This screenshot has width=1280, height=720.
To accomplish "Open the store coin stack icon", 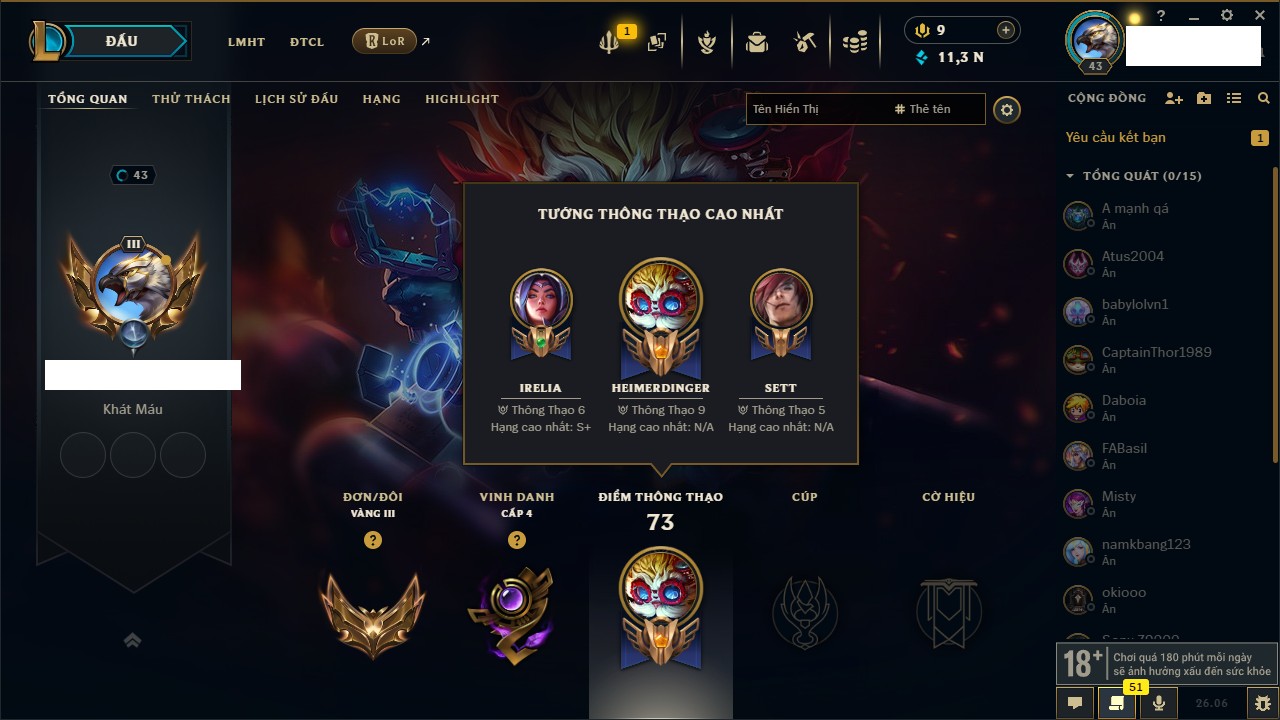I will tap(854, 42).
